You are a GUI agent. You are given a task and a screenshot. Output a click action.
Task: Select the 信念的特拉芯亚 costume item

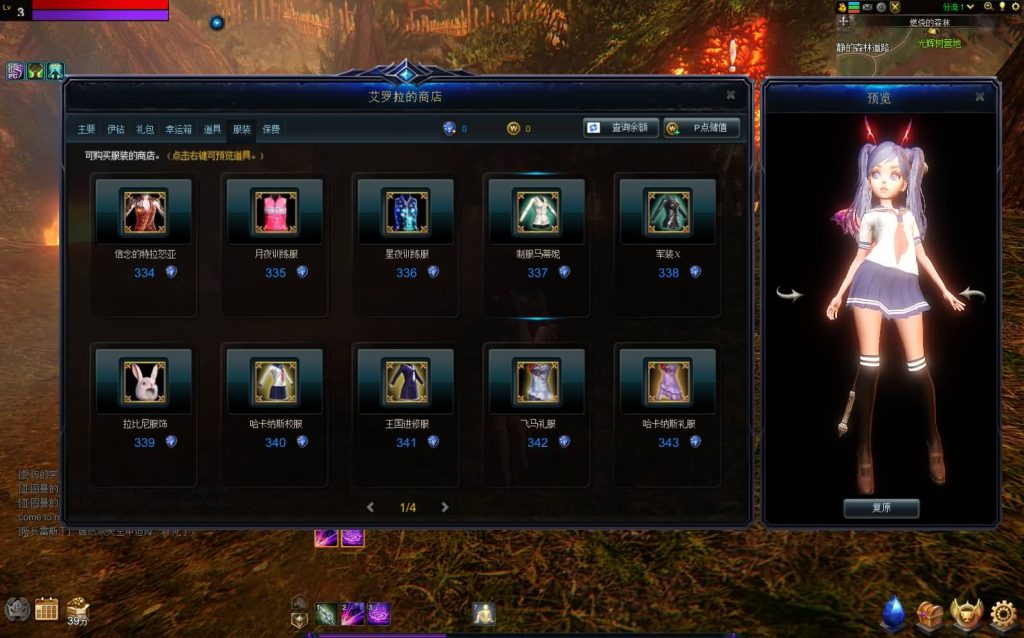[144, 211]
